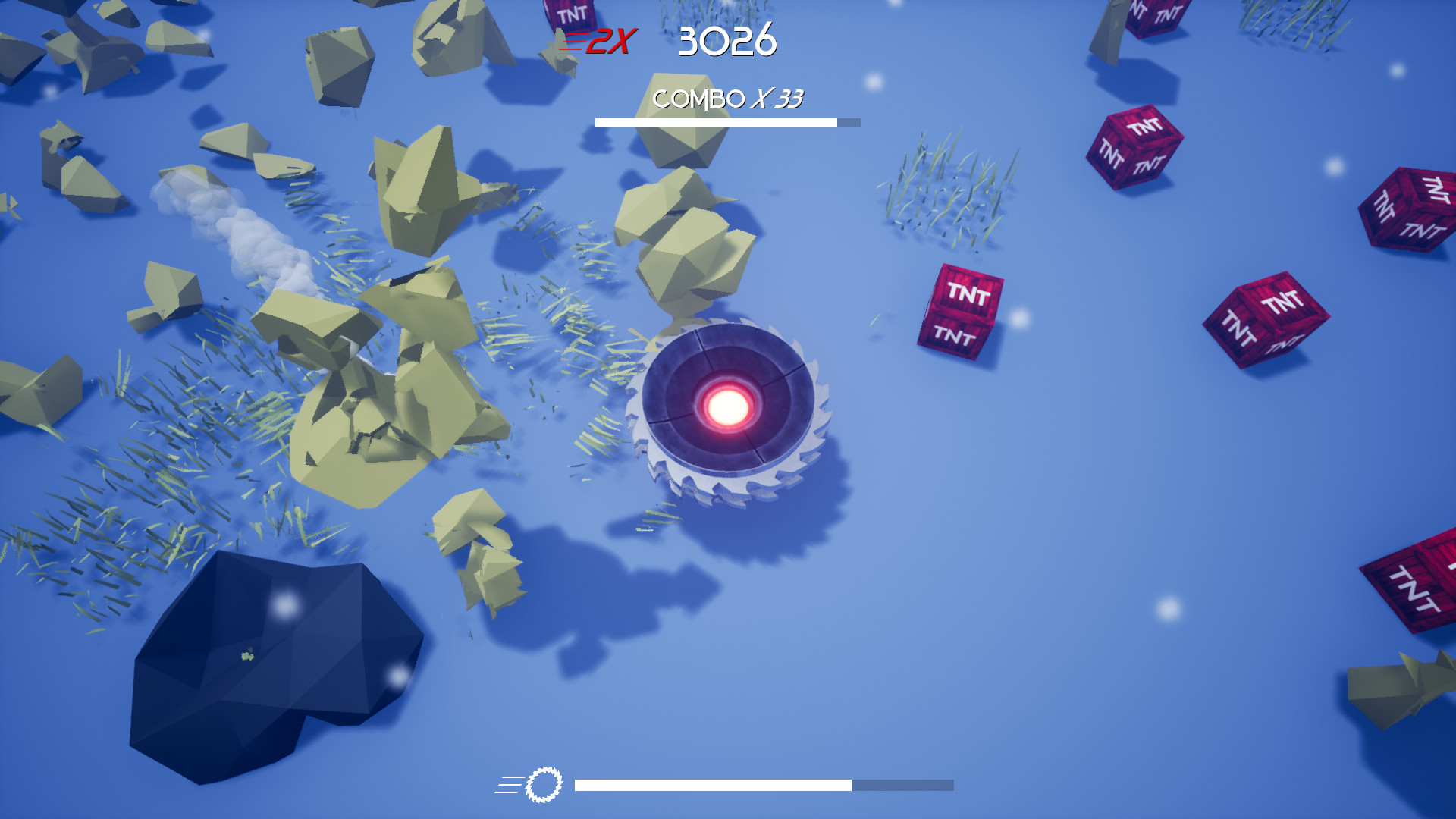Click the combo progress bar under the combo text
The image size is (1456, 819).
(x=726, y=121)
